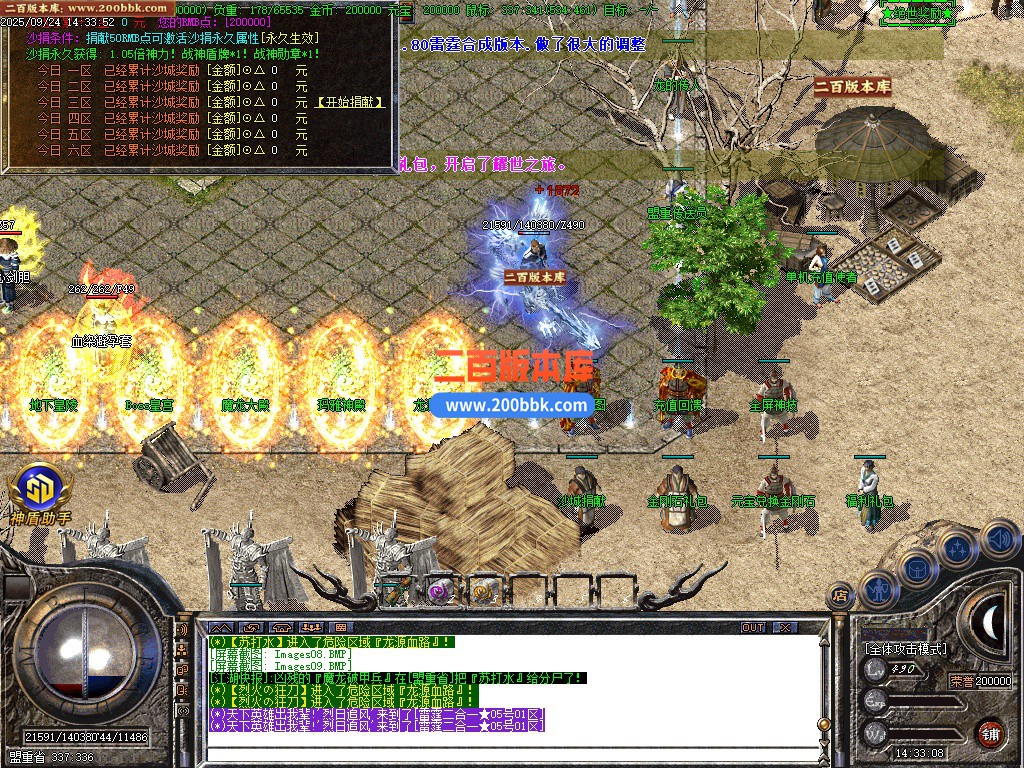Open the skills stars icon
The height and width of the screenshot is (768, 1024).
[x=957, y=548]
